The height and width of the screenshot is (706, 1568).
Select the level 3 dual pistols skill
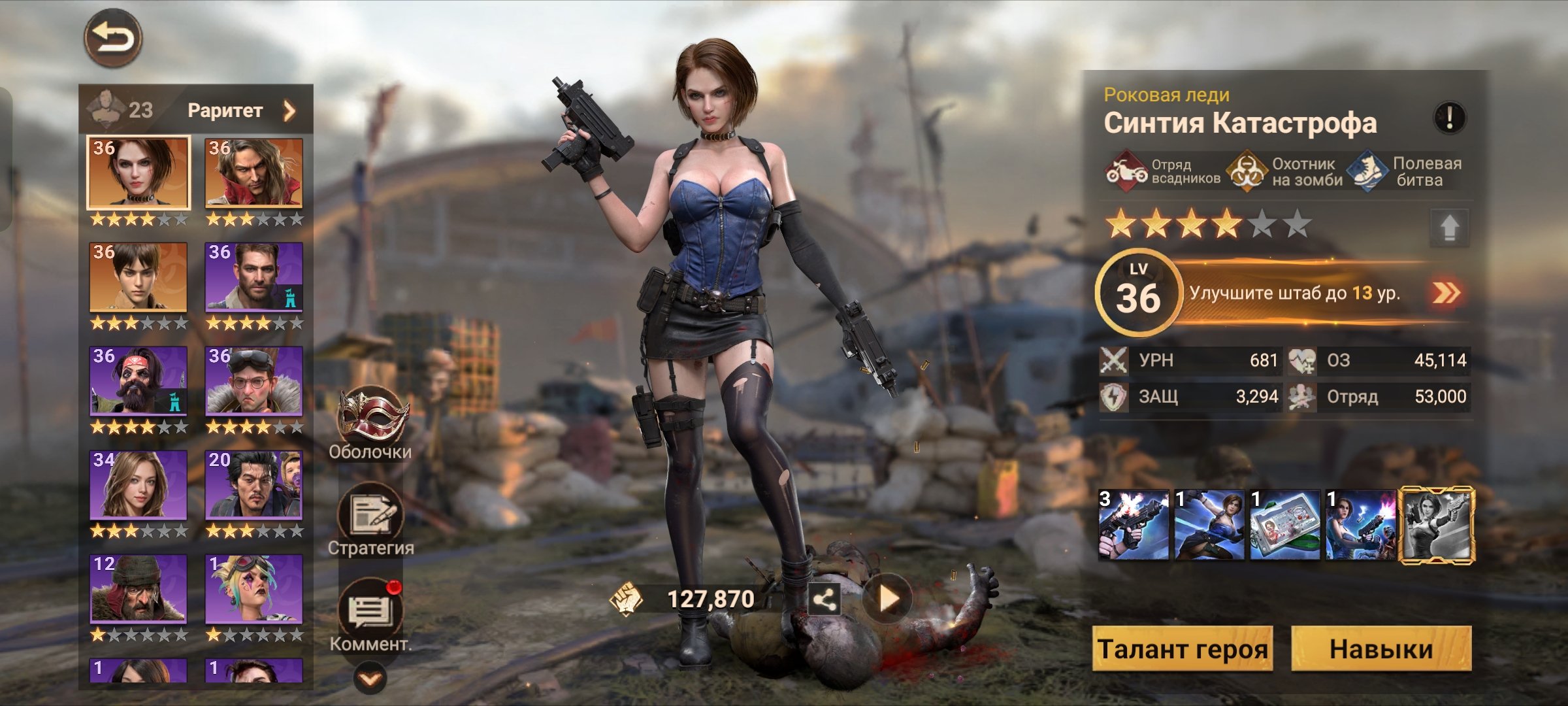(x=1134, y=526)
